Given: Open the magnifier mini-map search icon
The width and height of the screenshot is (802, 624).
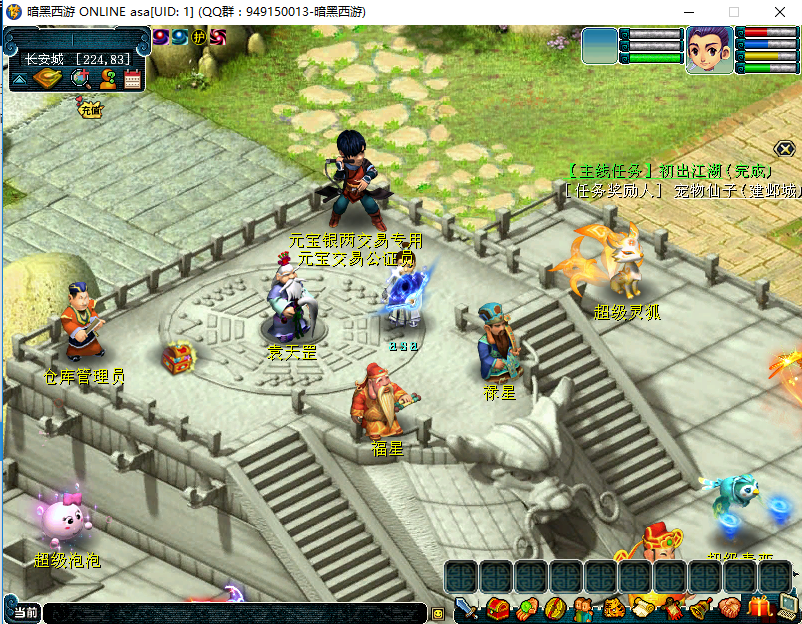Looking at the screenshot, I should [x=80, y=79].
